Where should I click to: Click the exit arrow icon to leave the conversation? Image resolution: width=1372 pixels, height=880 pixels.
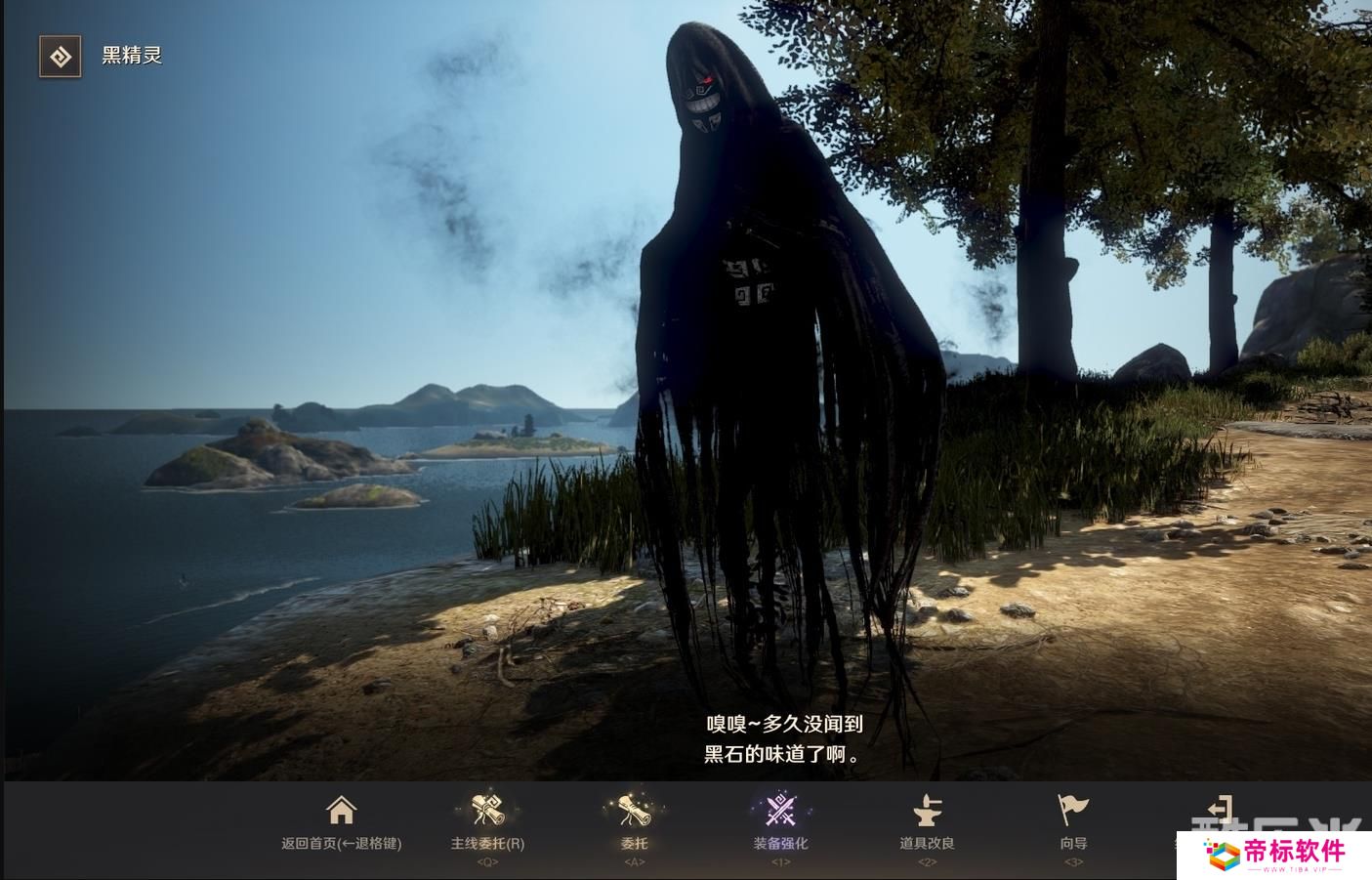tap(1220, 809)
